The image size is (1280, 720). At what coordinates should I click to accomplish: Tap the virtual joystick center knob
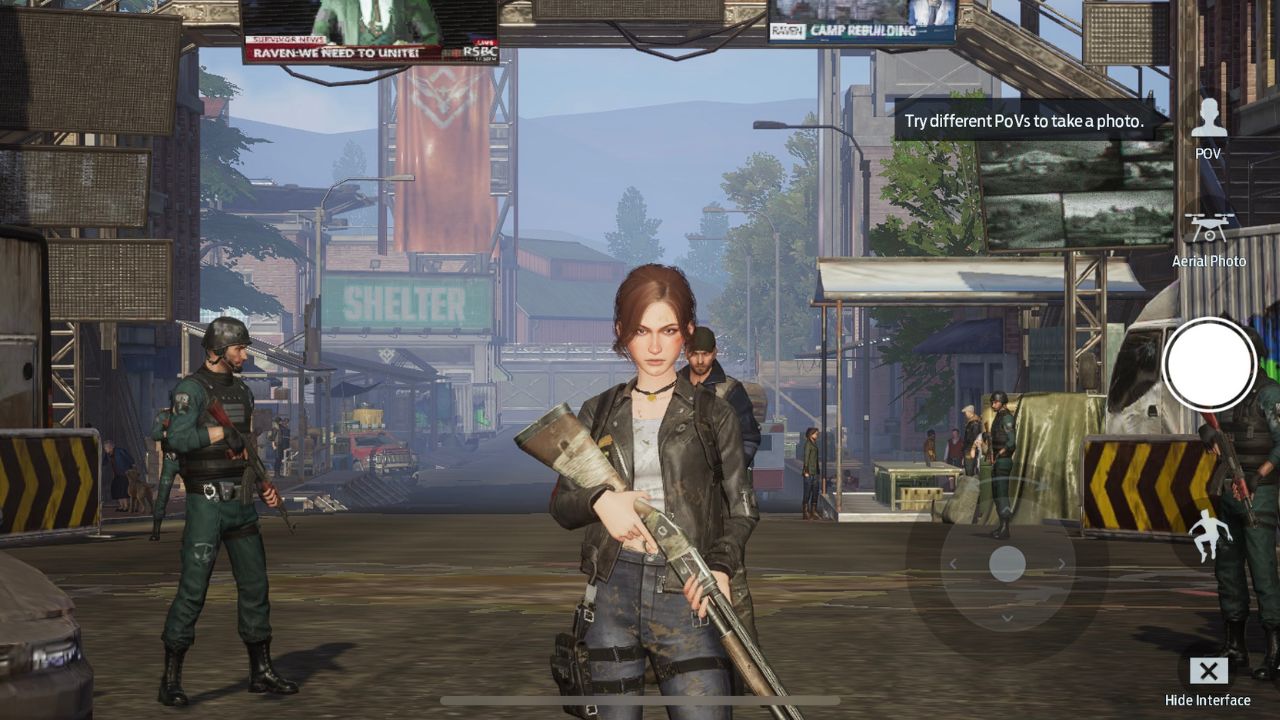[1007, 564]
